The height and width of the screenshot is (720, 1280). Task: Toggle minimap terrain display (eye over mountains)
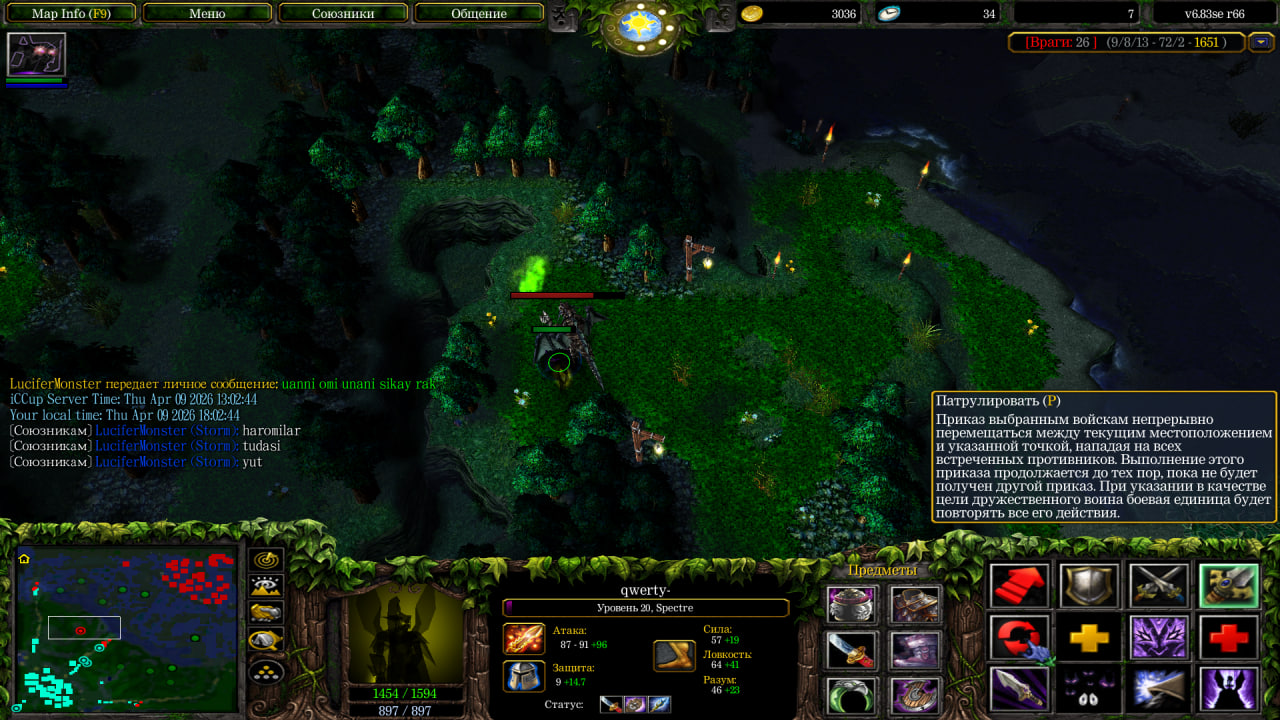[266, 587]
